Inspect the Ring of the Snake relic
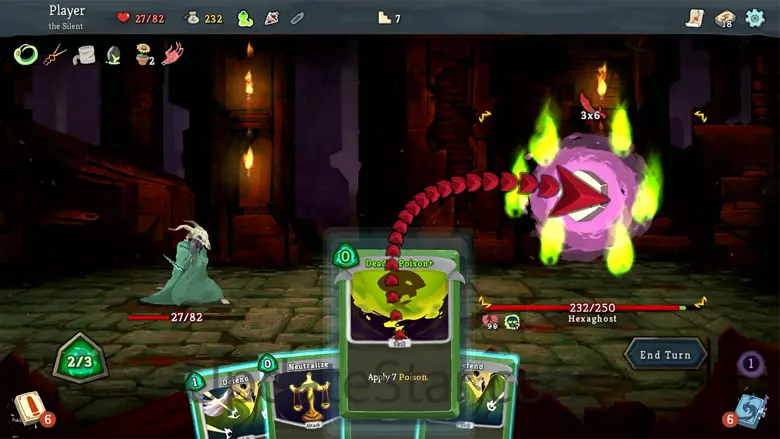780x439 pixels. [x=25, y=54]
